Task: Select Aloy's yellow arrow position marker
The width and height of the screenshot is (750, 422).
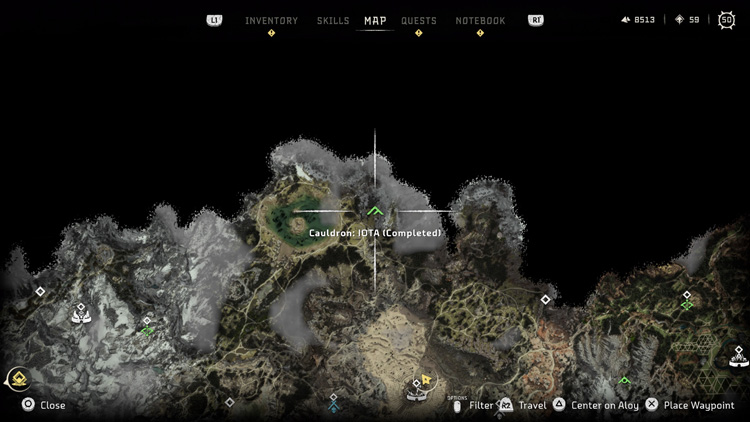Action: [426, 380]
